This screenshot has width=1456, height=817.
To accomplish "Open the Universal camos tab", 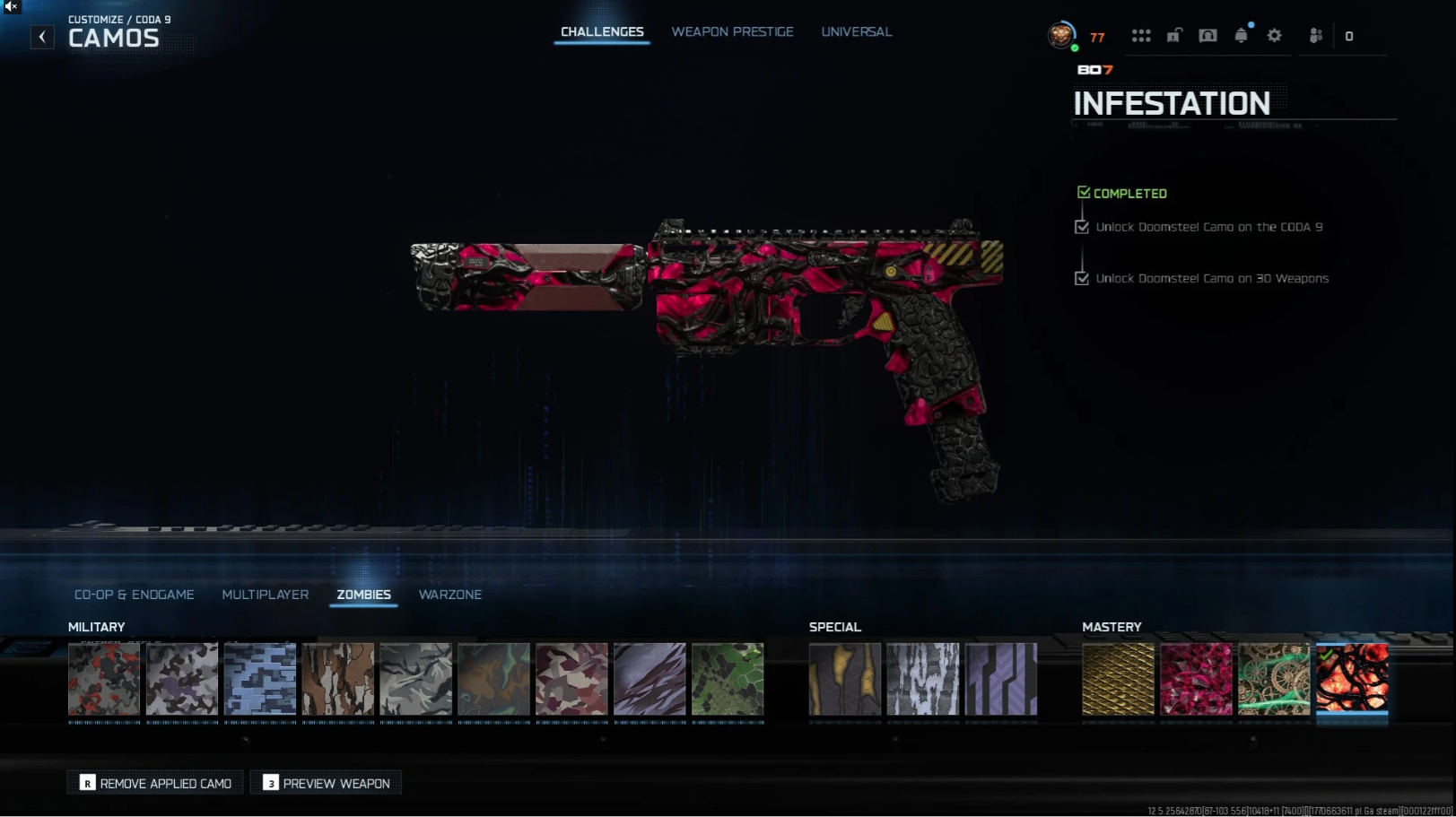I will click(856, 32).
